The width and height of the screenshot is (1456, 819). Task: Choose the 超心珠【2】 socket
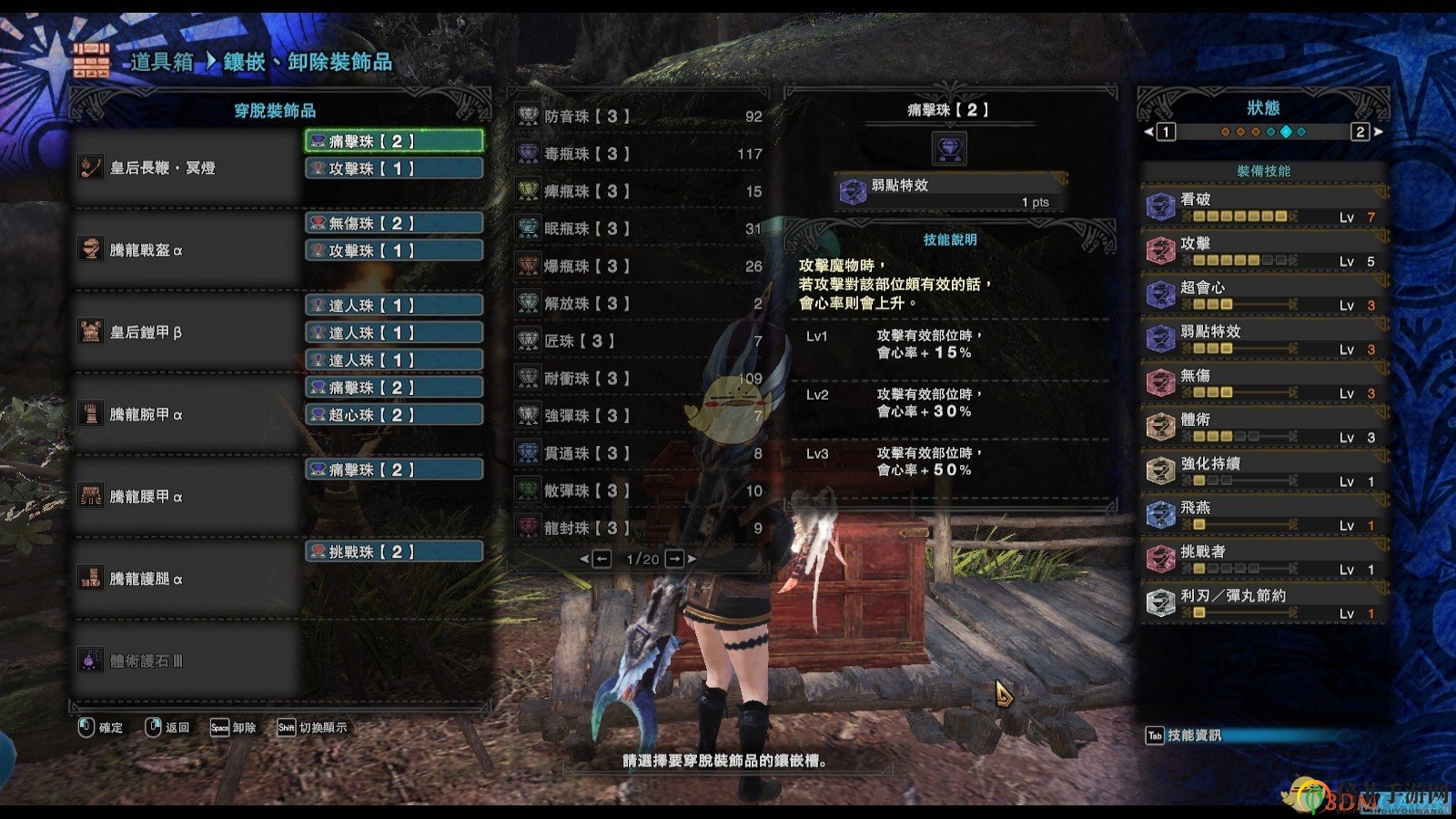point(393,415)
